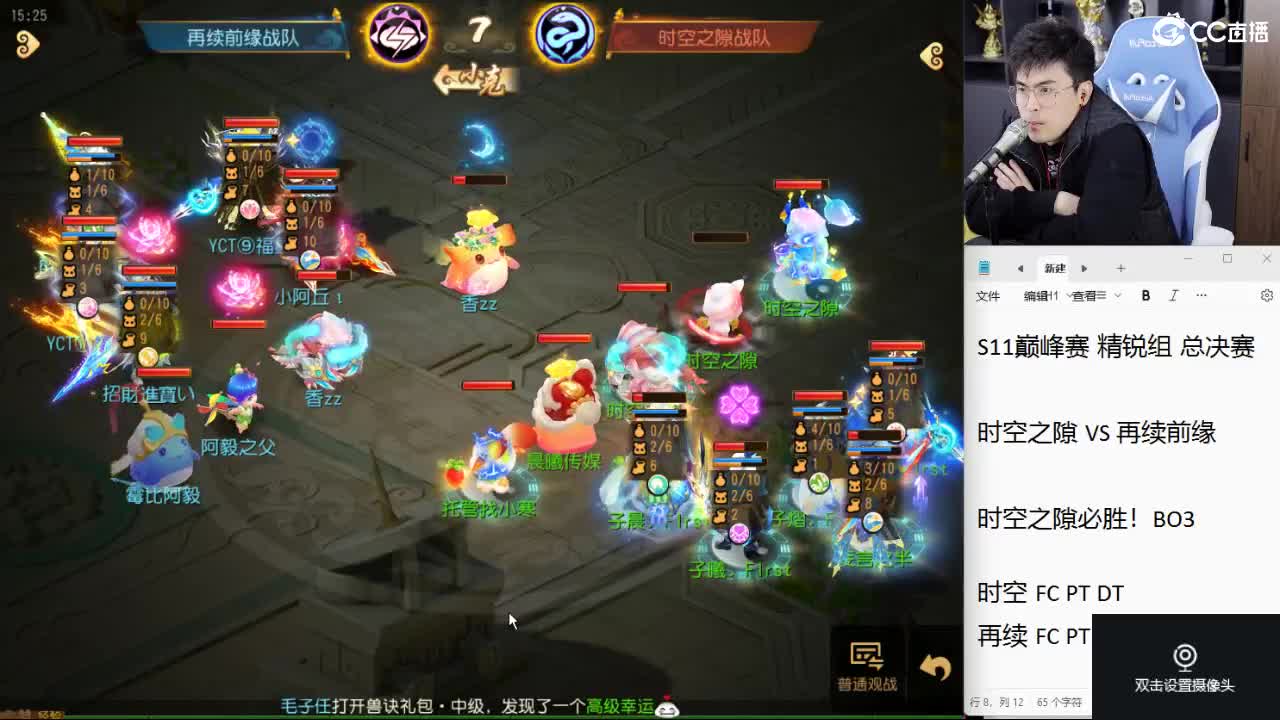
Task: Toggle italic formatting in Notepad
Action: click(x=1172, y=296)
